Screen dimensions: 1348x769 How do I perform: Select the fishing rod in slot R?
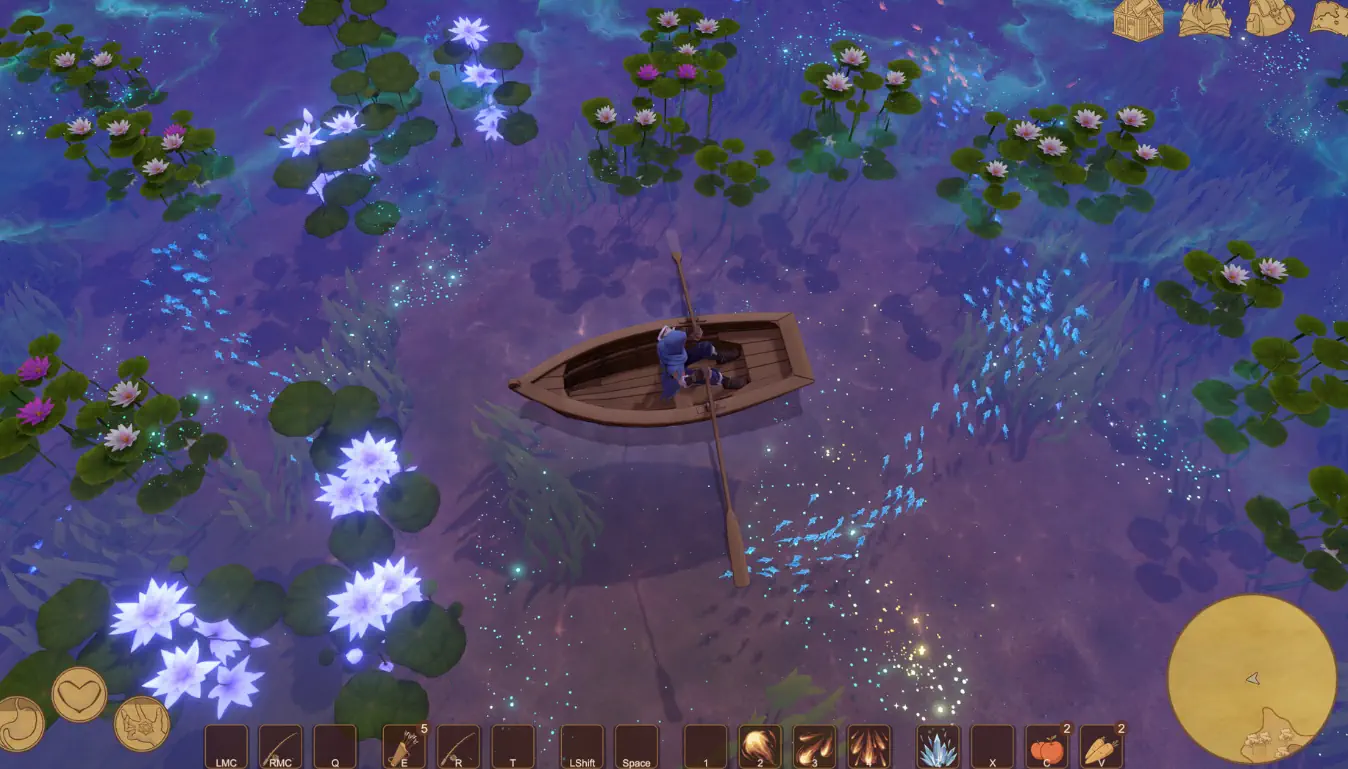pos(458,746)
